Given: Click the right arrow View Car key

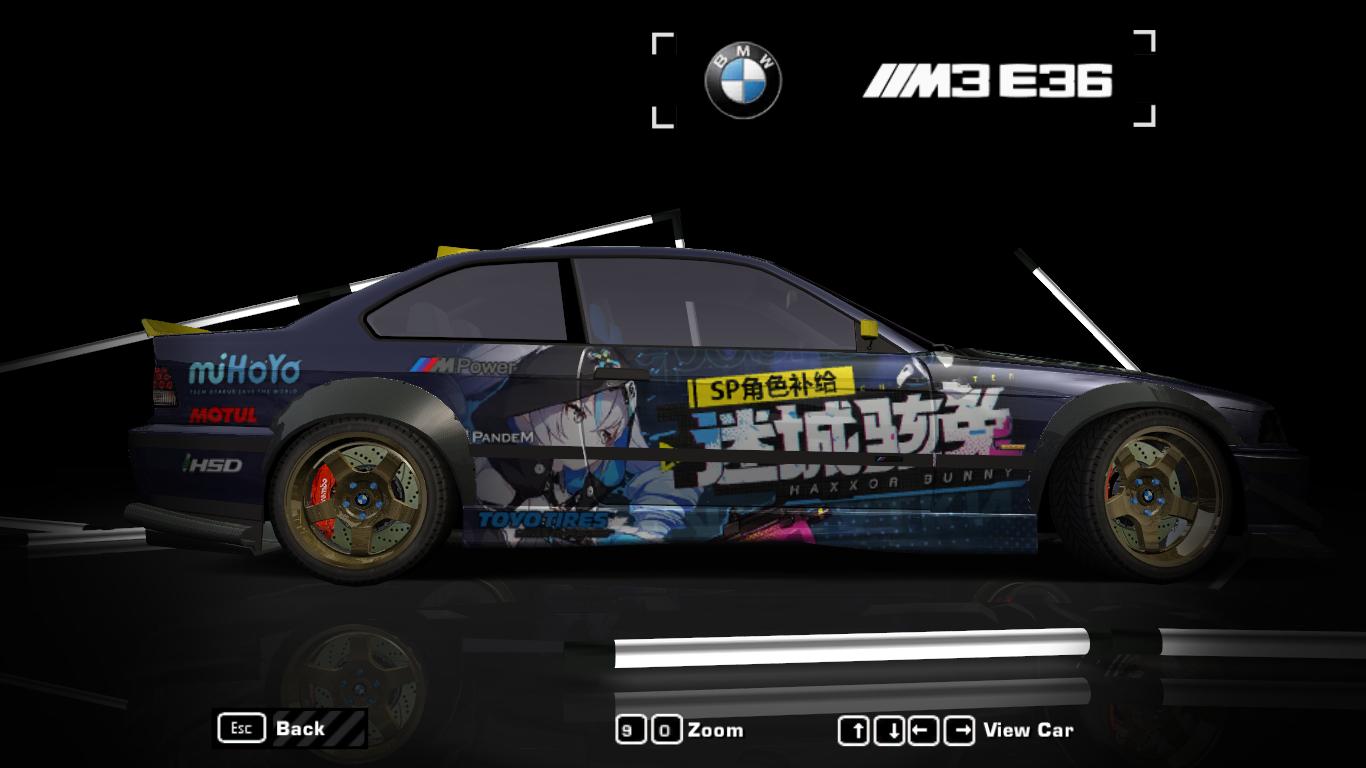Looking at the screenshot, I should (x=960, y=729).
